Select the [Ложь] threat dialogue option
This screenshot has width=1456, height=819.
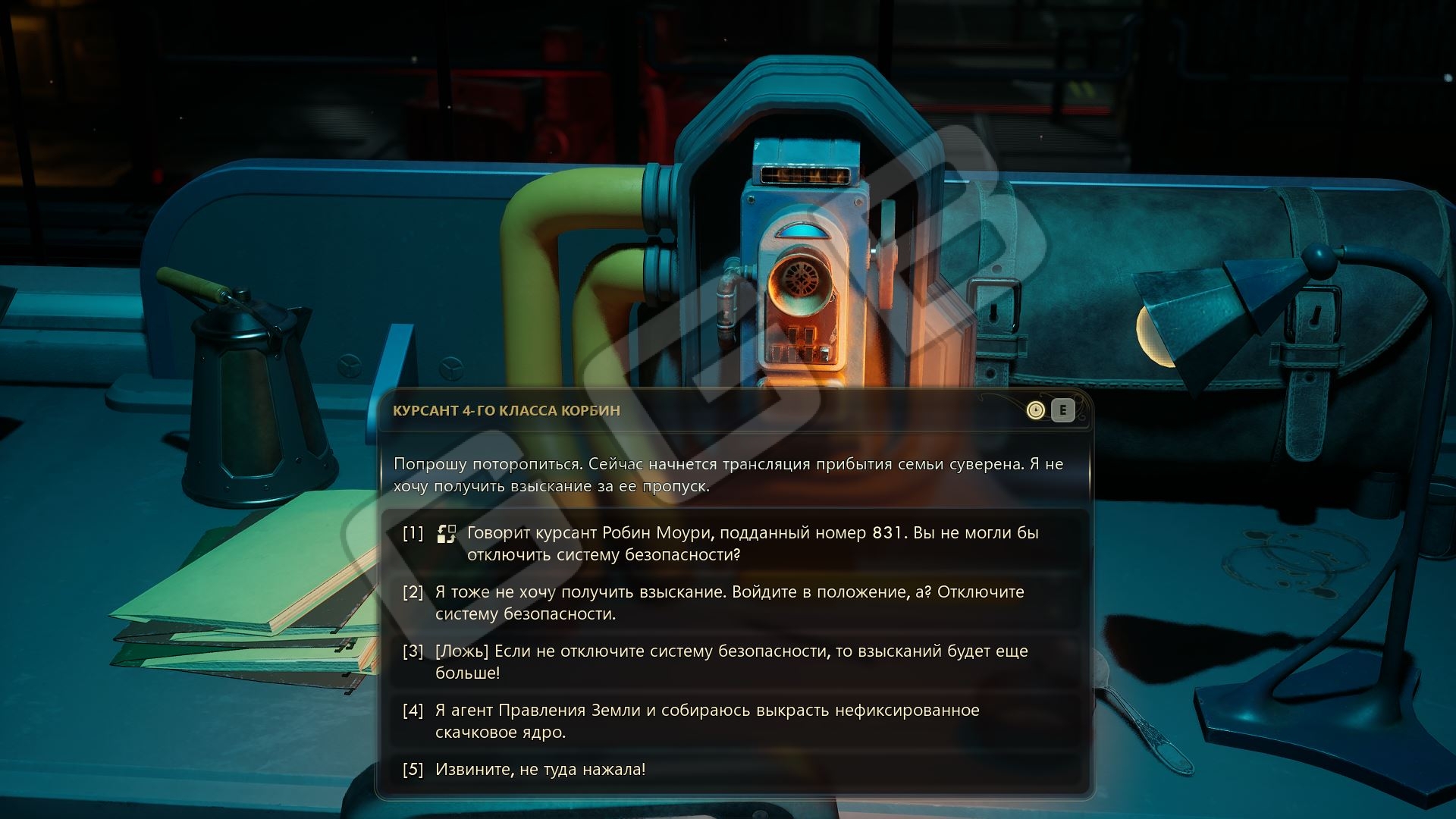tap(732, 661)
